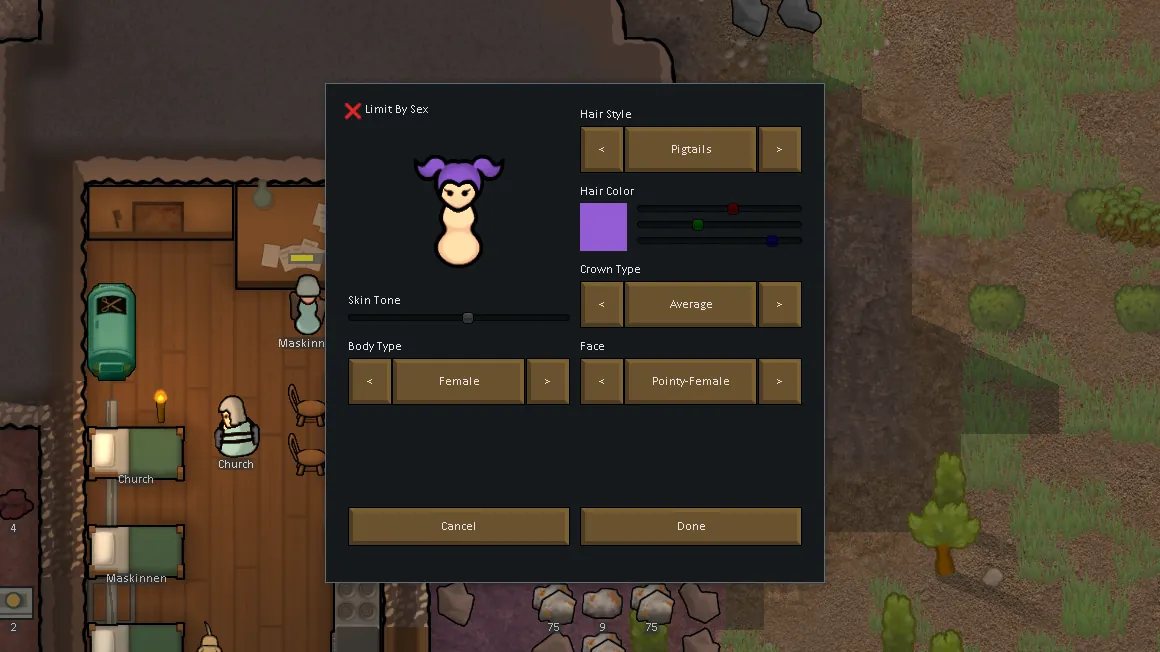
Task: Toggle the Limit By Sex checkbox
Action: tap(353, 110)
